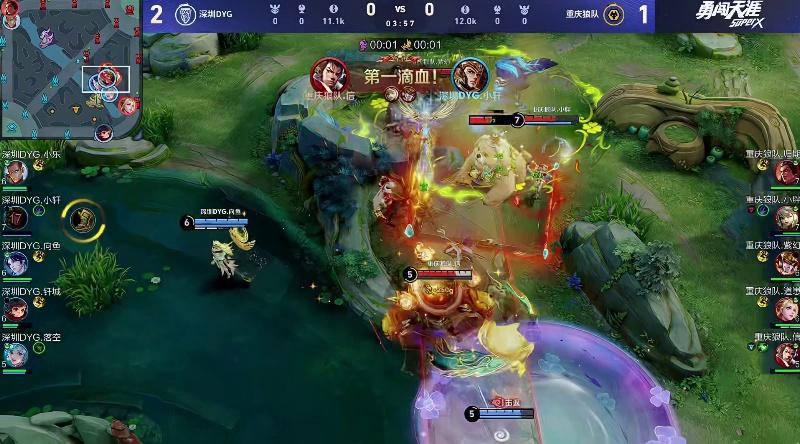Select the top 重庆狼队 player portrait
Screen dimensions: 800x444
(x=786, y=172)
